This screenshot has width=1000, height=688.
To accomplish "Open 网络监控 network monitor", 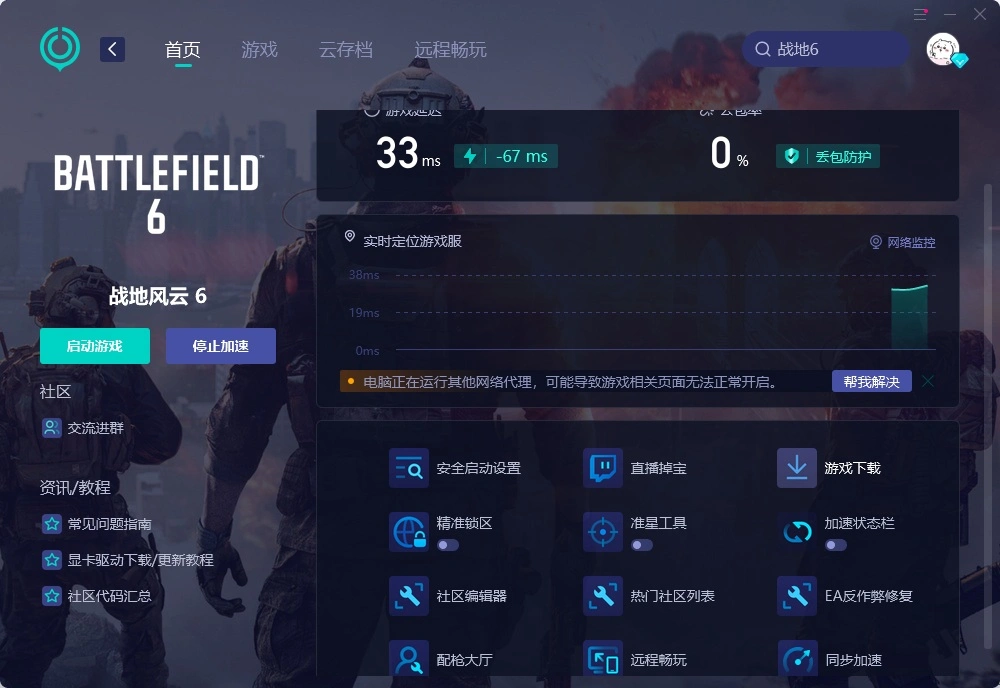I will pos(903,242).
